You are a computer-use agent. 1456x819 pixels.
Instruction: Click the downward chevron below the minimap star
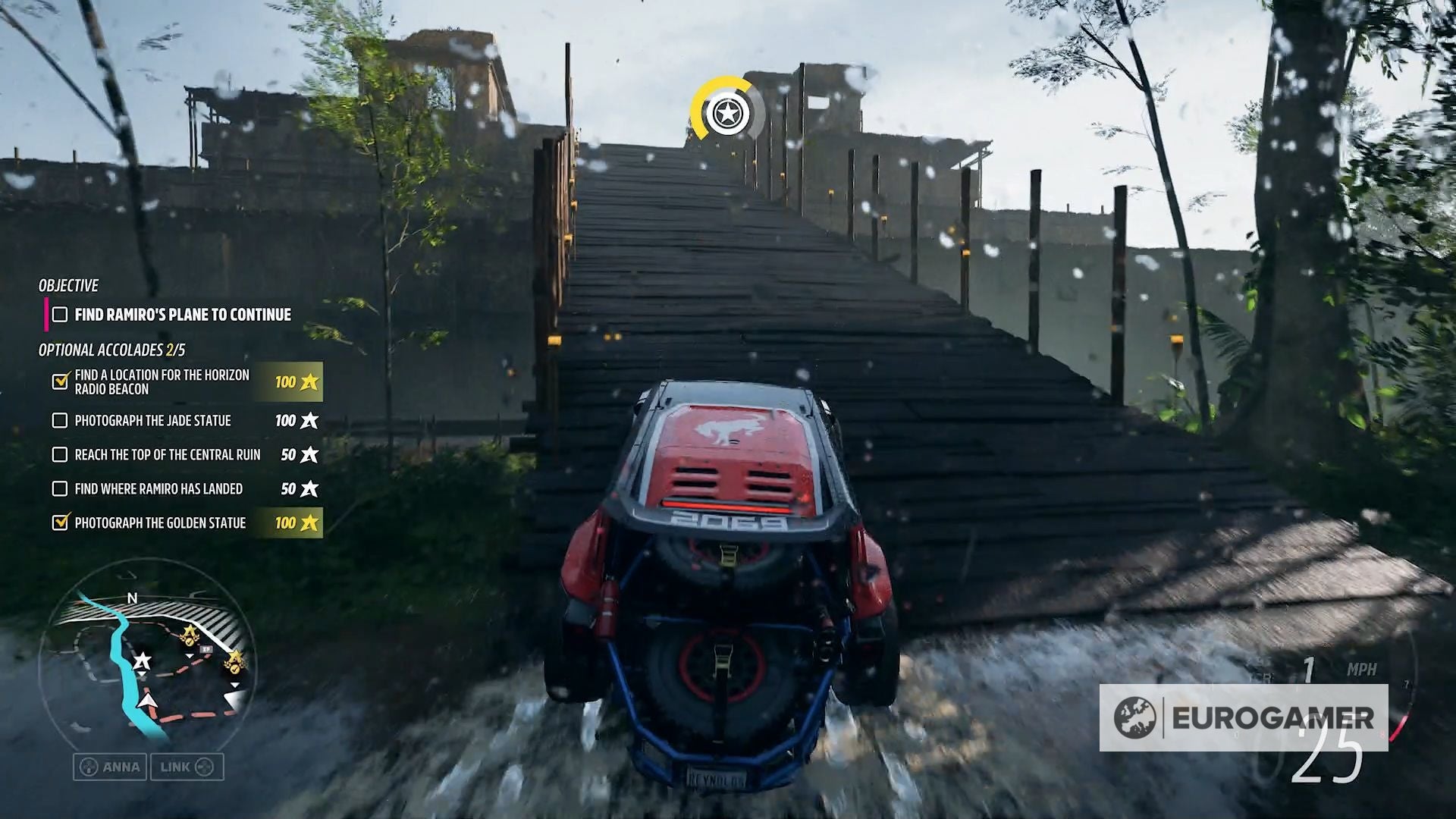142,673
